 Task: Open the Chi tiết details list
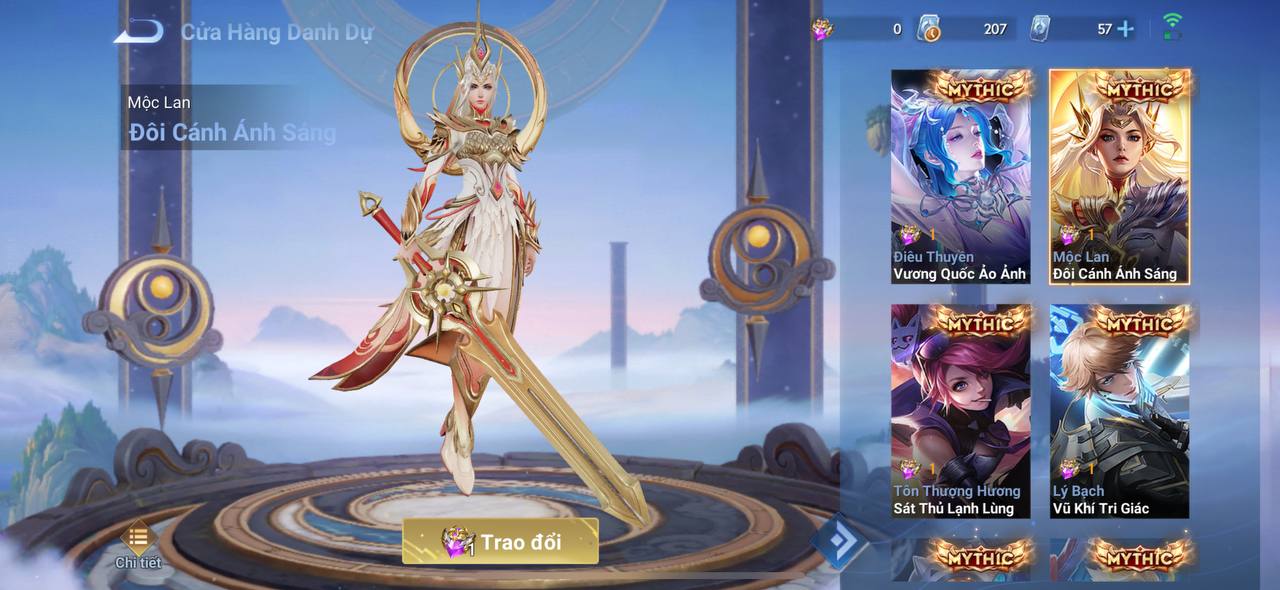(138, 544)
